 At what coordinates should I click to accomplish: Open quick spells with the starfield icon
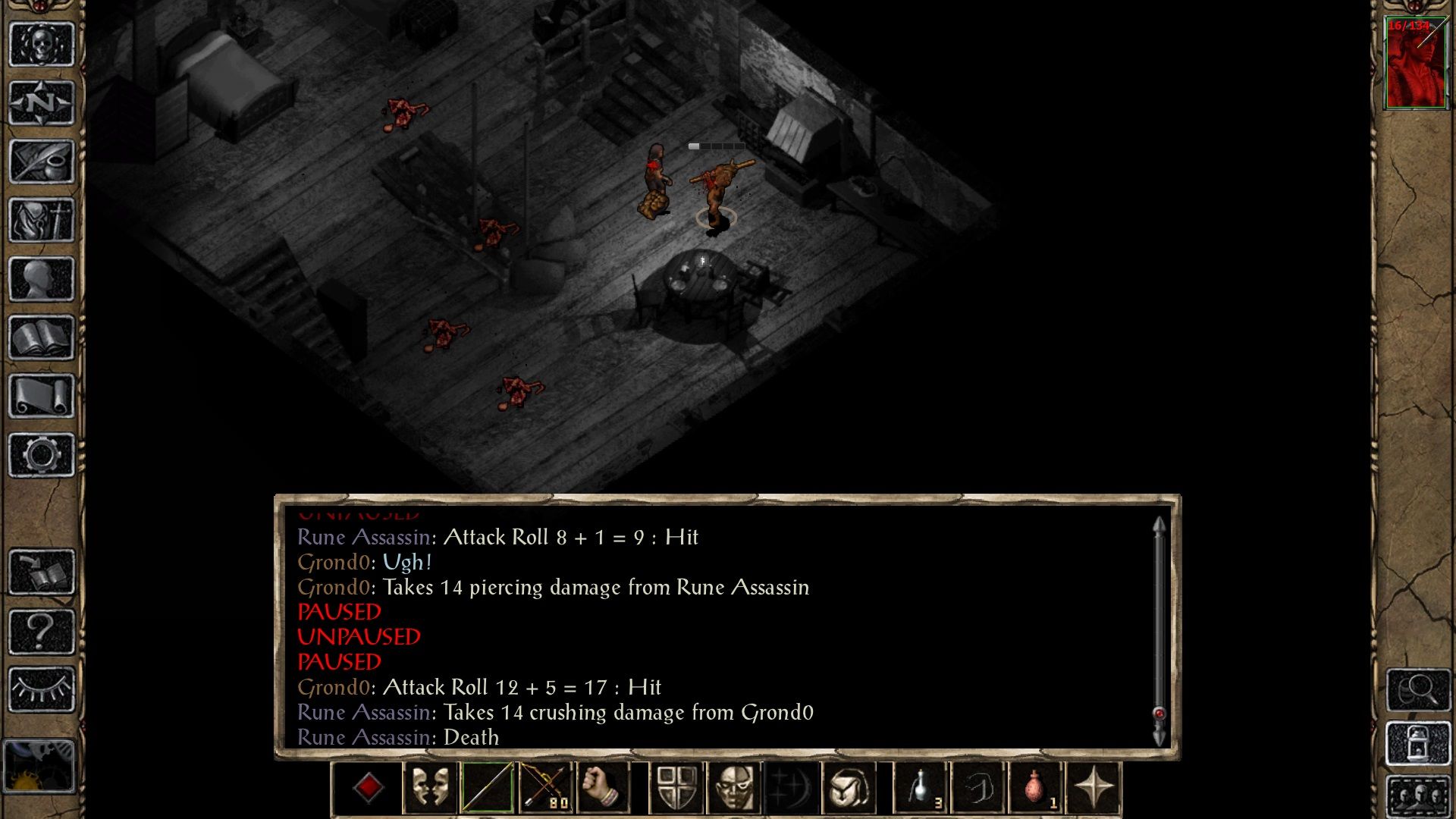pyautogui.click(x=792, y=789)
